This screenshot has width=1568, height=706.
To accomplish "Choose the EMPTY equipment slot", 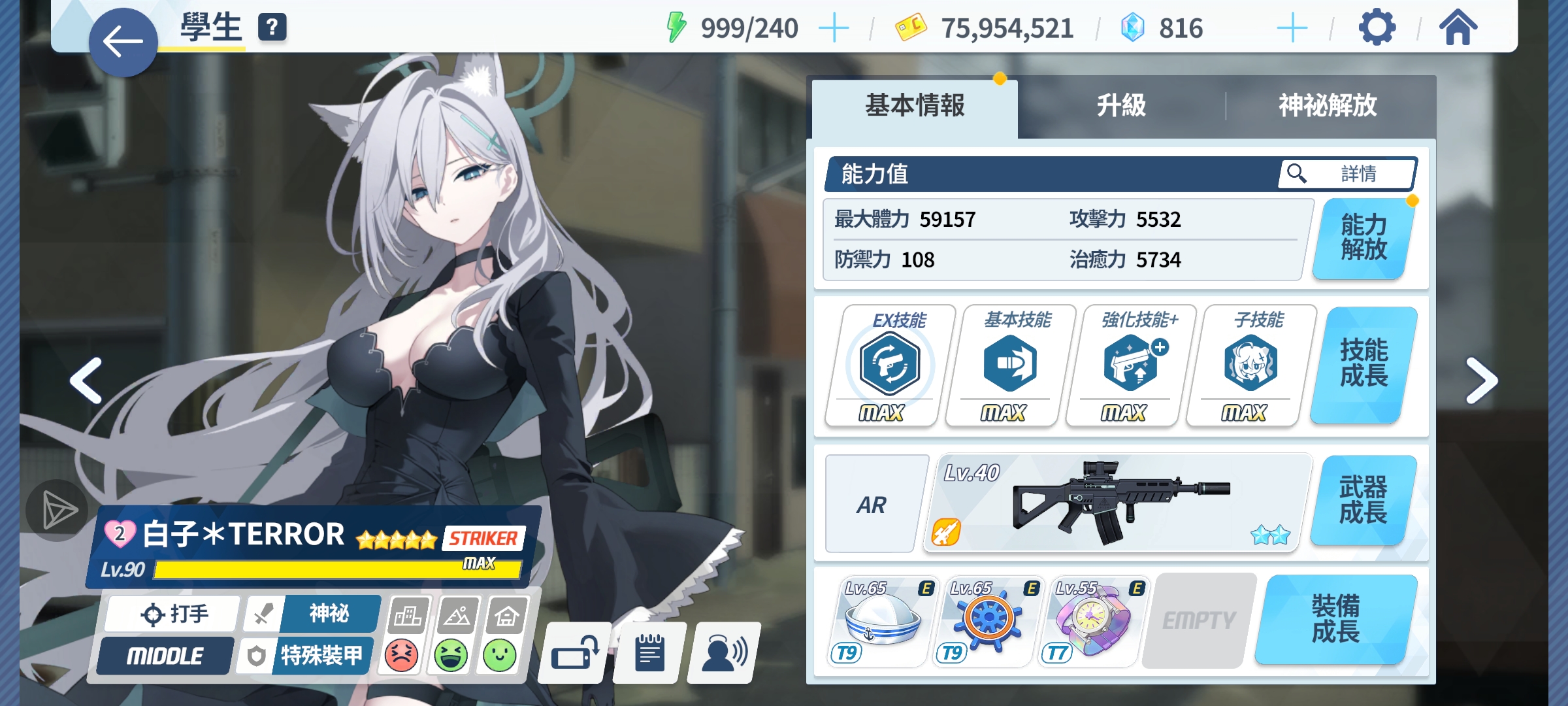I will pos(1199,621).
